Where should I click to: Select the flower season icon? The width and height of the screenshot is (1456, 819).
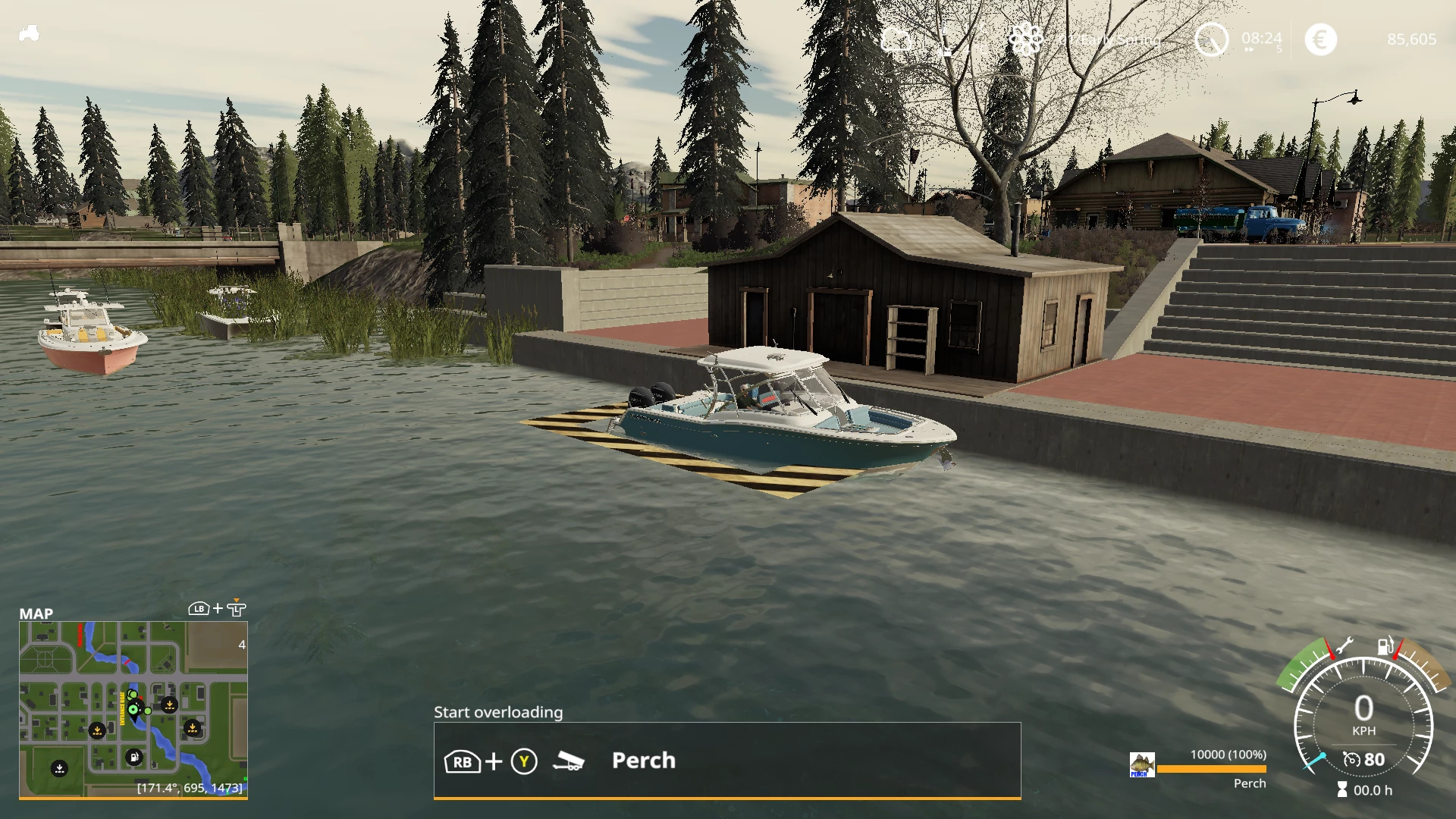pos(1025,39)
